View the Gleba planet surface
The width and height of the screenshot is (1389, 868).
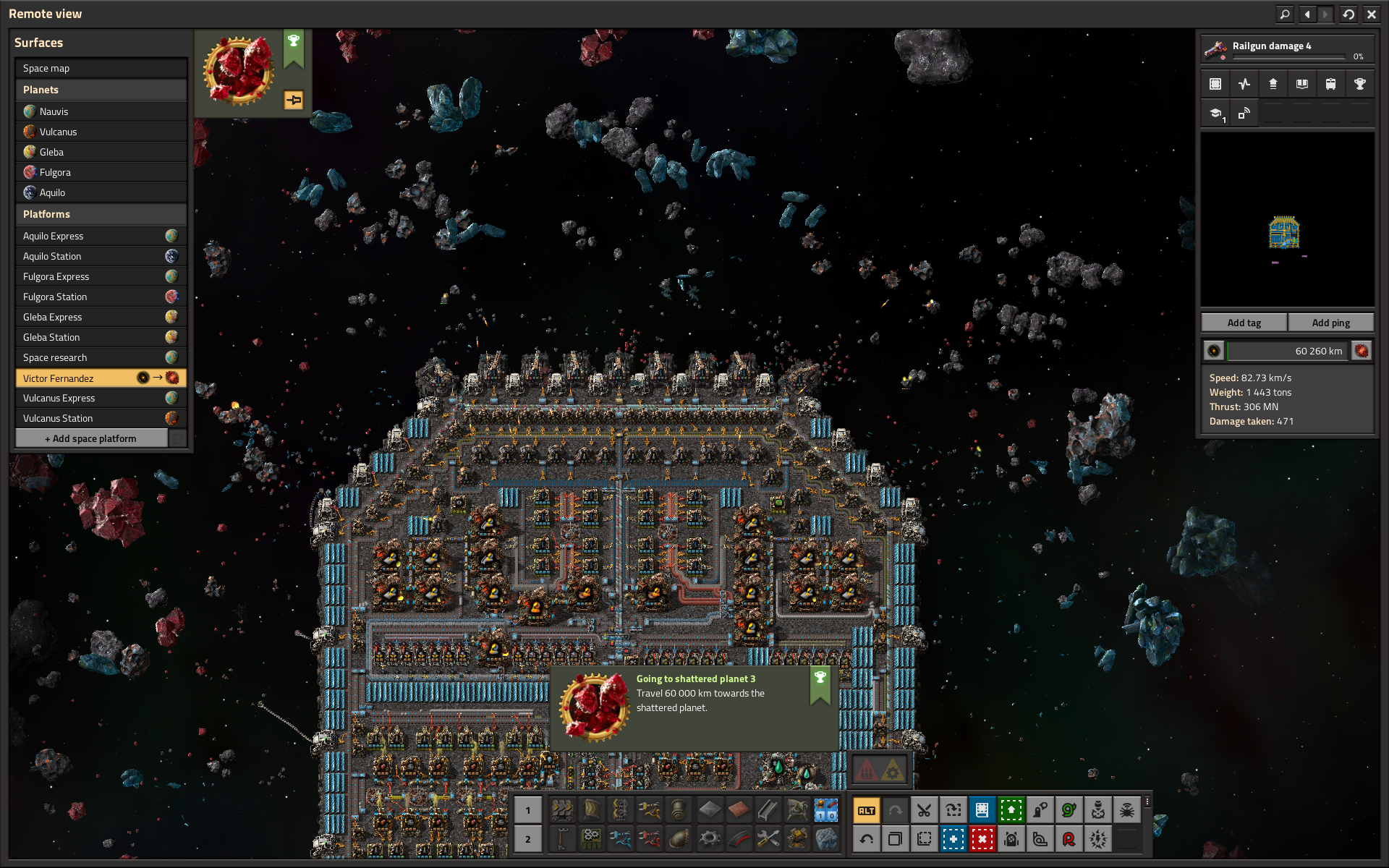coord(101,152)
